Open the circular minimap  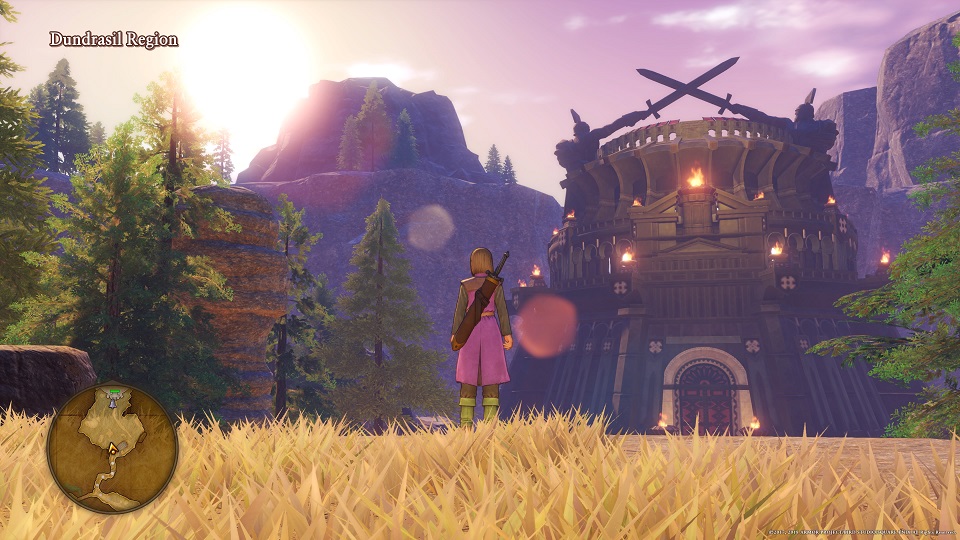click(112, 449)
